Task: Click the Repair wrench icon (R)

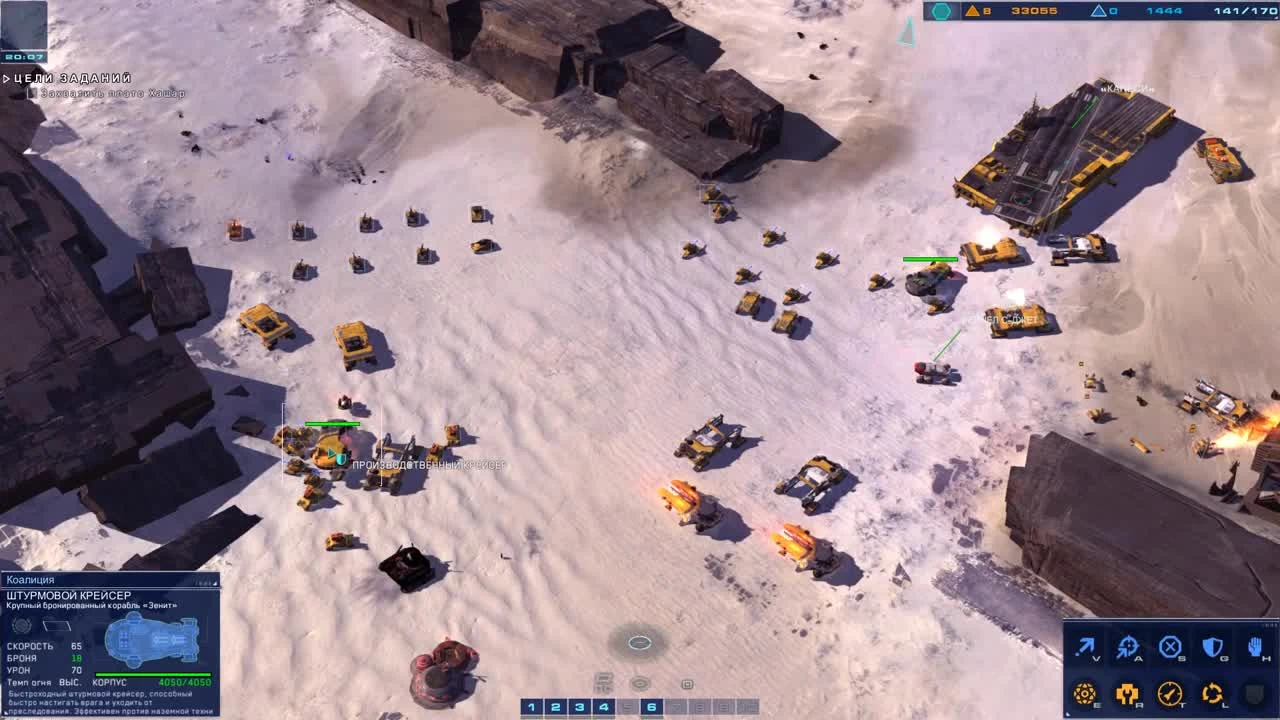Action: [x=1128, y=692]
